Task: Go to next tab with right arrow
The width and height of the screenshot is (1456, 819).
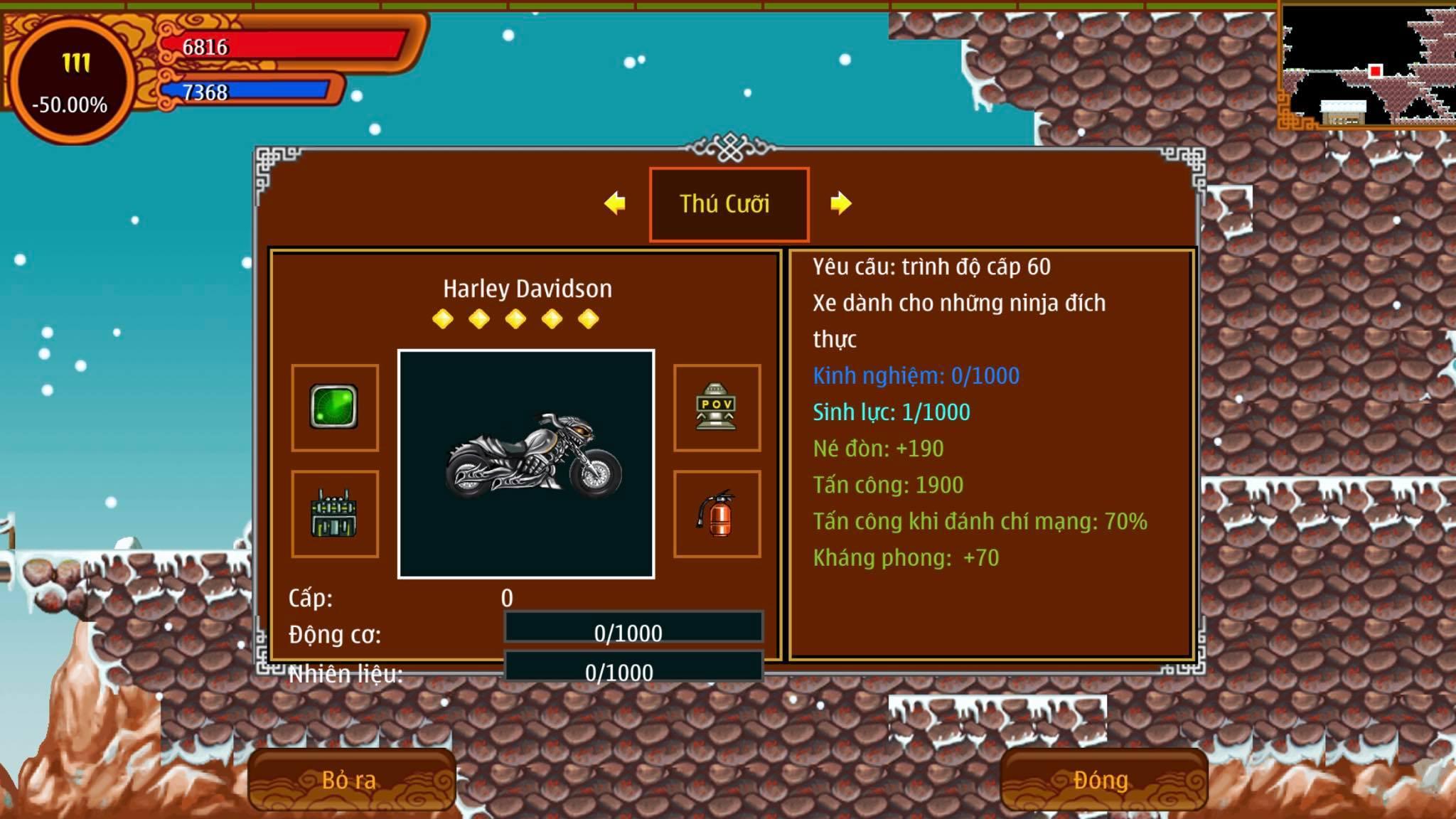Action: pos(840,203)
